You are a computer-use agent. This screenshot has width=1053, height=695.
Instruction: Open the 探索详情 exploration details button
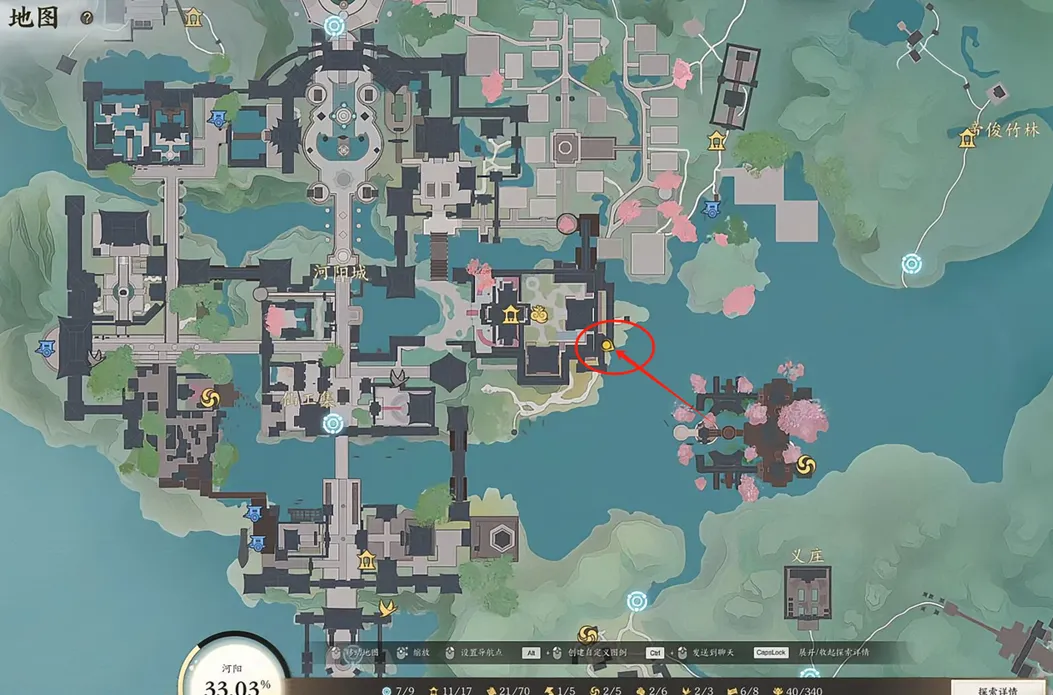click(996, 689)
